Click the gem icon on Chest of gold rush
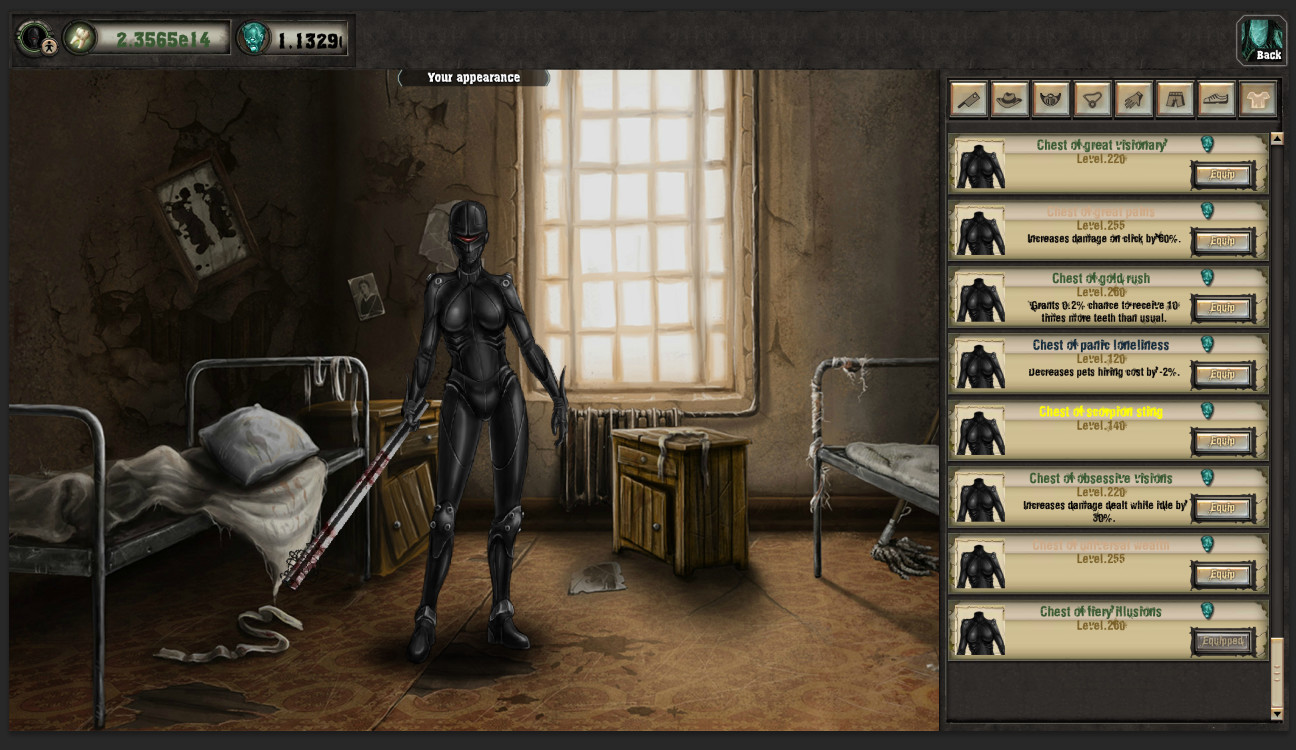 (x=1207, y=278)
